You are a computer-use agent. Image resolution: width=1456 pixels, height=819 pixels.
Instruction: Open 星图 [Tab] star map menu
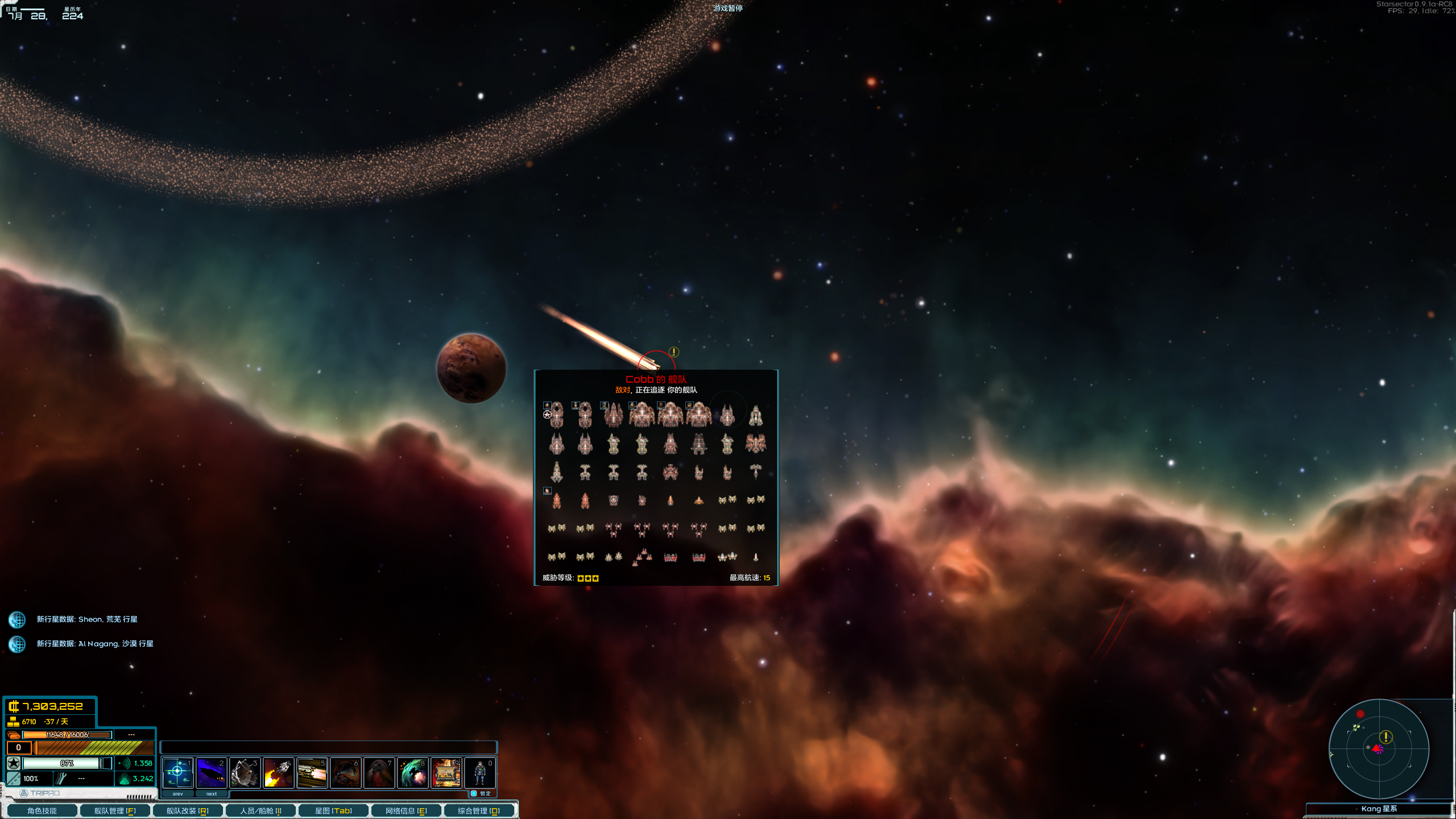(333, 810)
